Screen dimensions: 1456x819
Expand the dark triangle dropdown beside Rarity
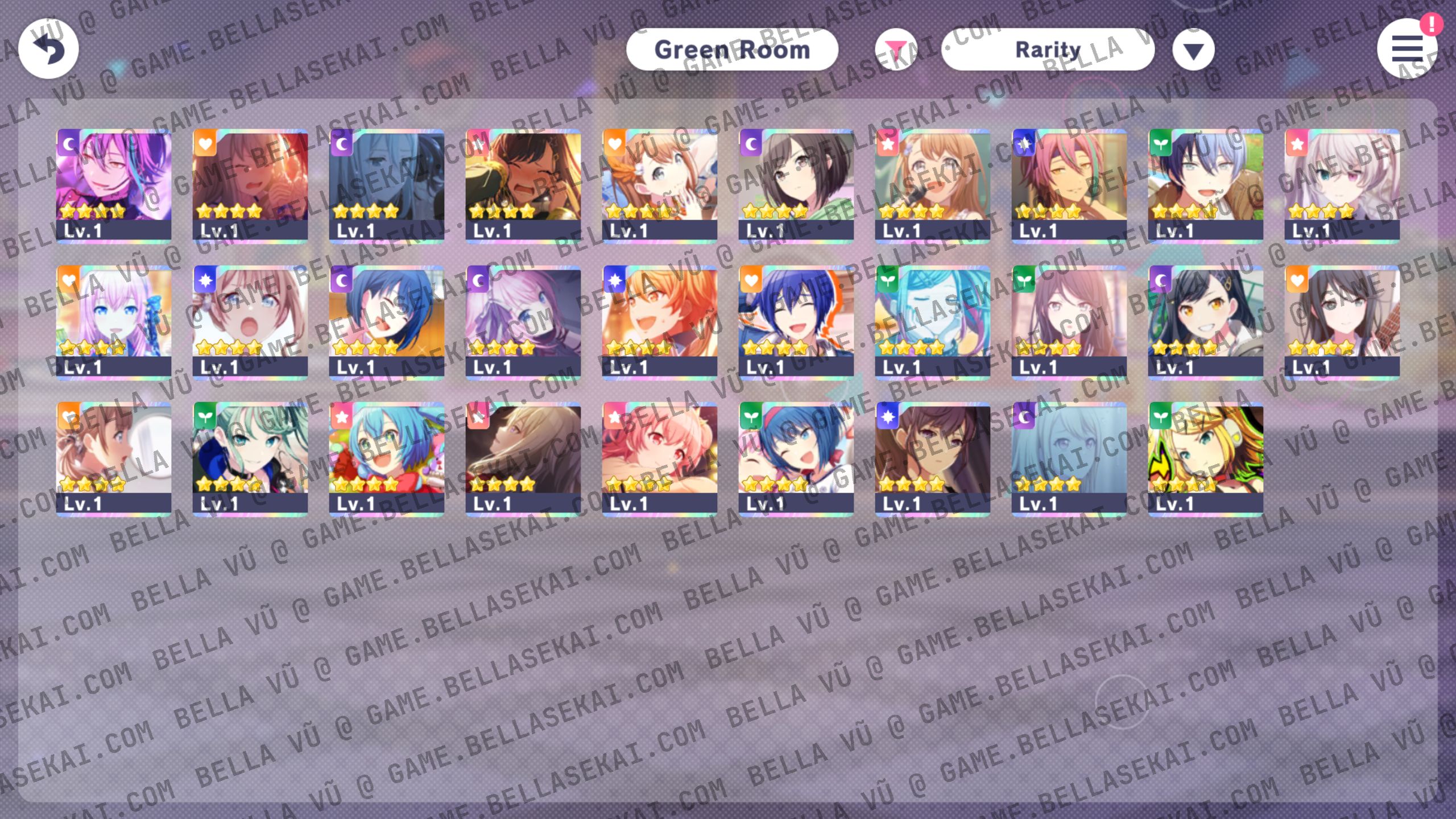click(1193, 49)
